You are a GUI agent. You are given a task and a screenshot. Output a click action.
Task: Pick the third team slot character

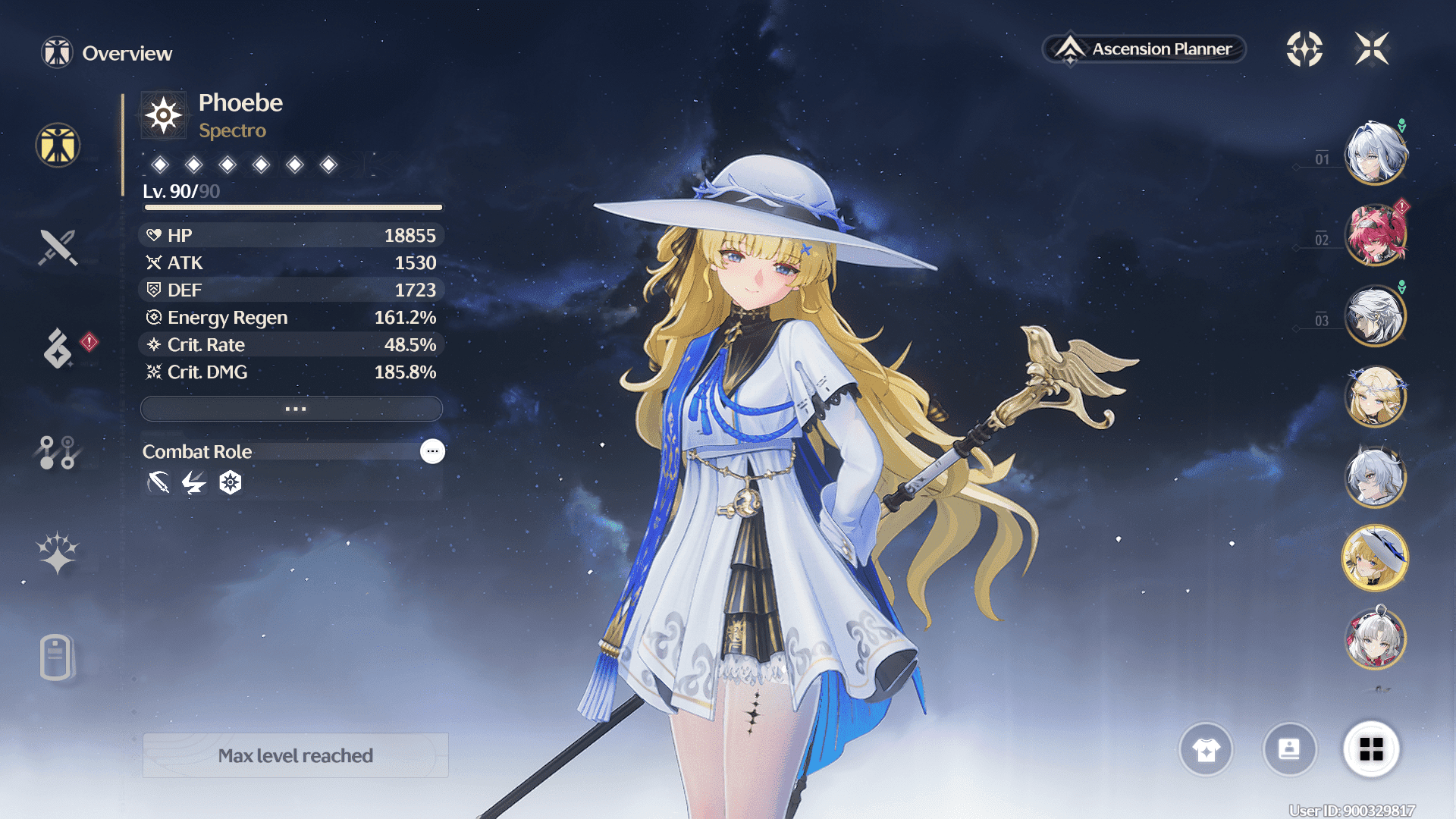pyautogui.click(x=1375, y=316)
